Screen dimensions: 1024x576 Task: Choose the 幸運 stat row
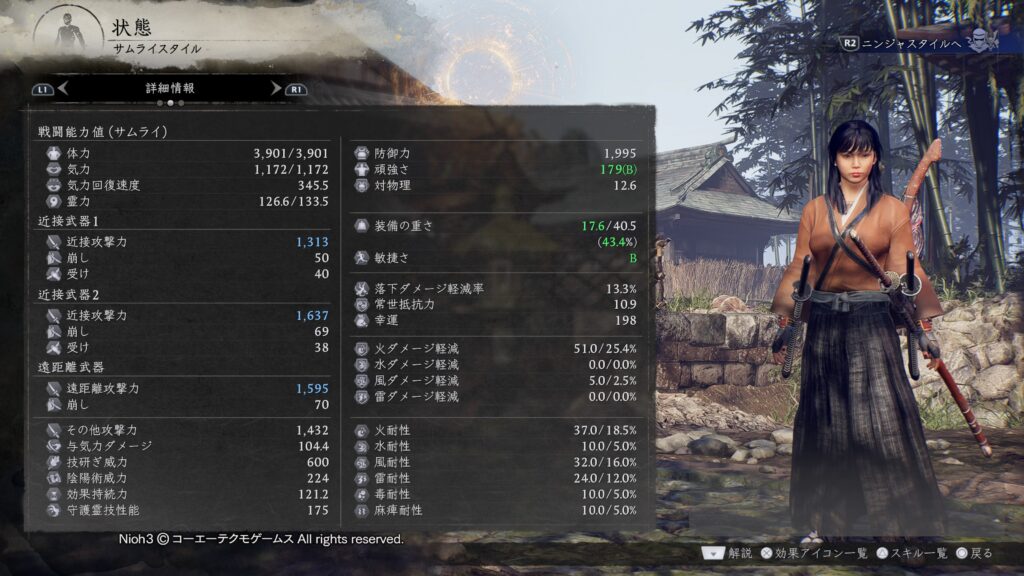point(497,320)
